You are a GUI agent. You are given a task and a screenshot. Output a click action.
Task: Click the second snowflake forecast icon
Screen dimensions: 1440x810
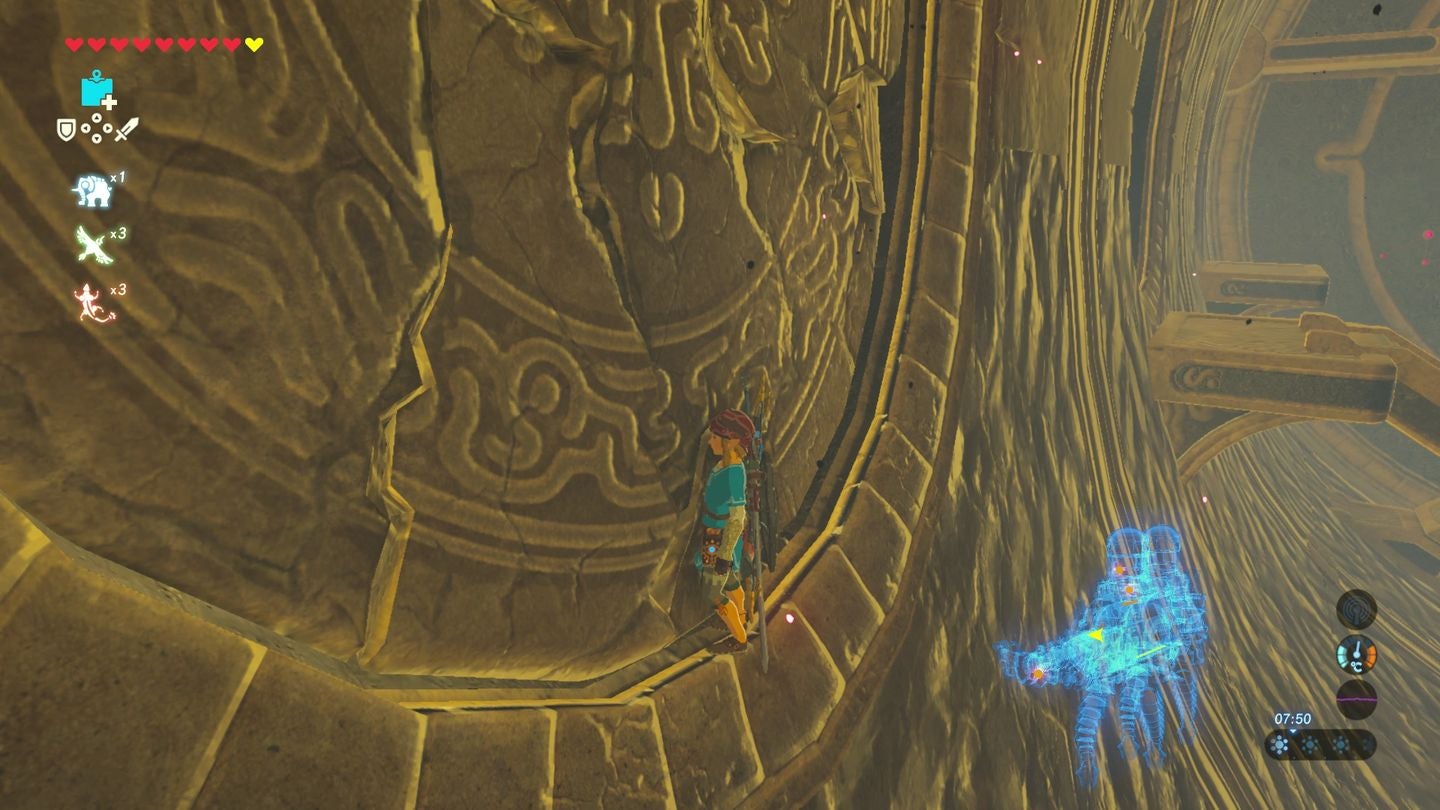pyautogui.click(x=1310, y=745)
